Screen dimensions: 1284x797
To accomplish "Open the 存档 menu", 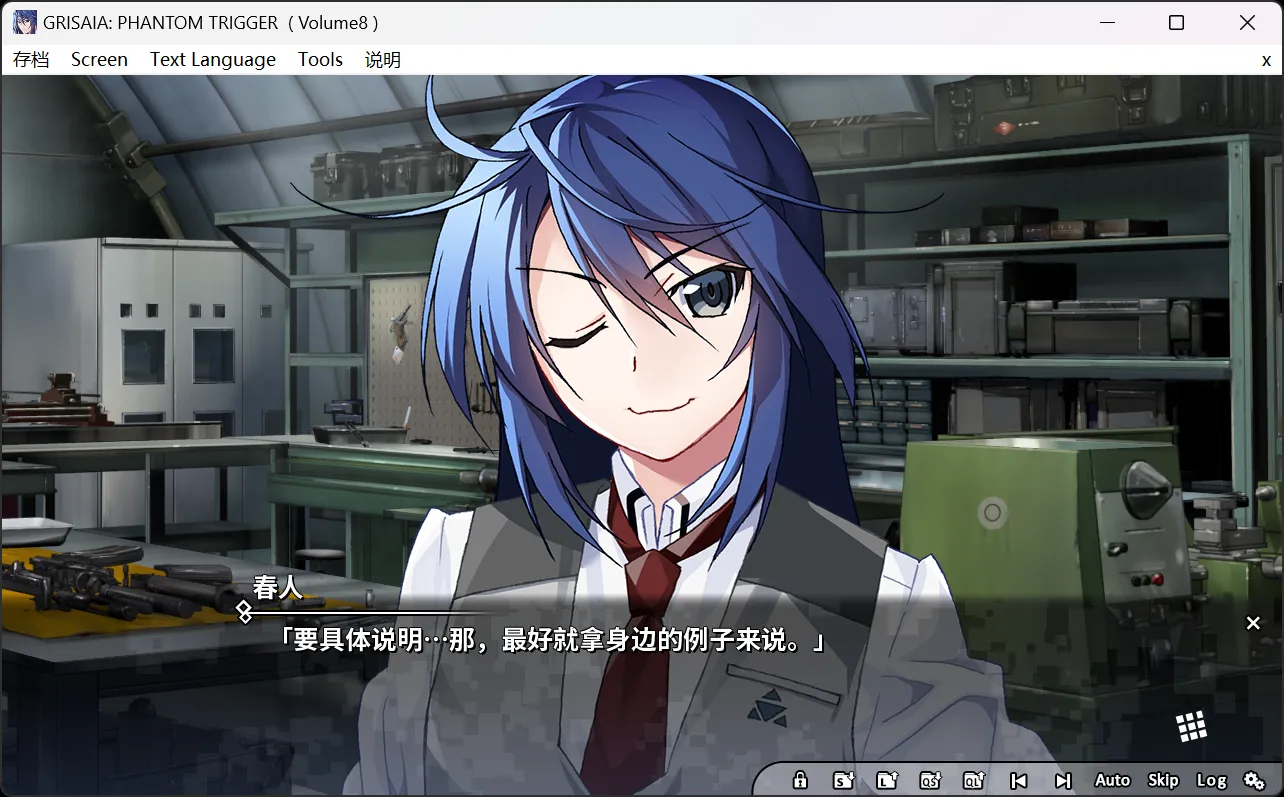I will [x=32, y=59].
